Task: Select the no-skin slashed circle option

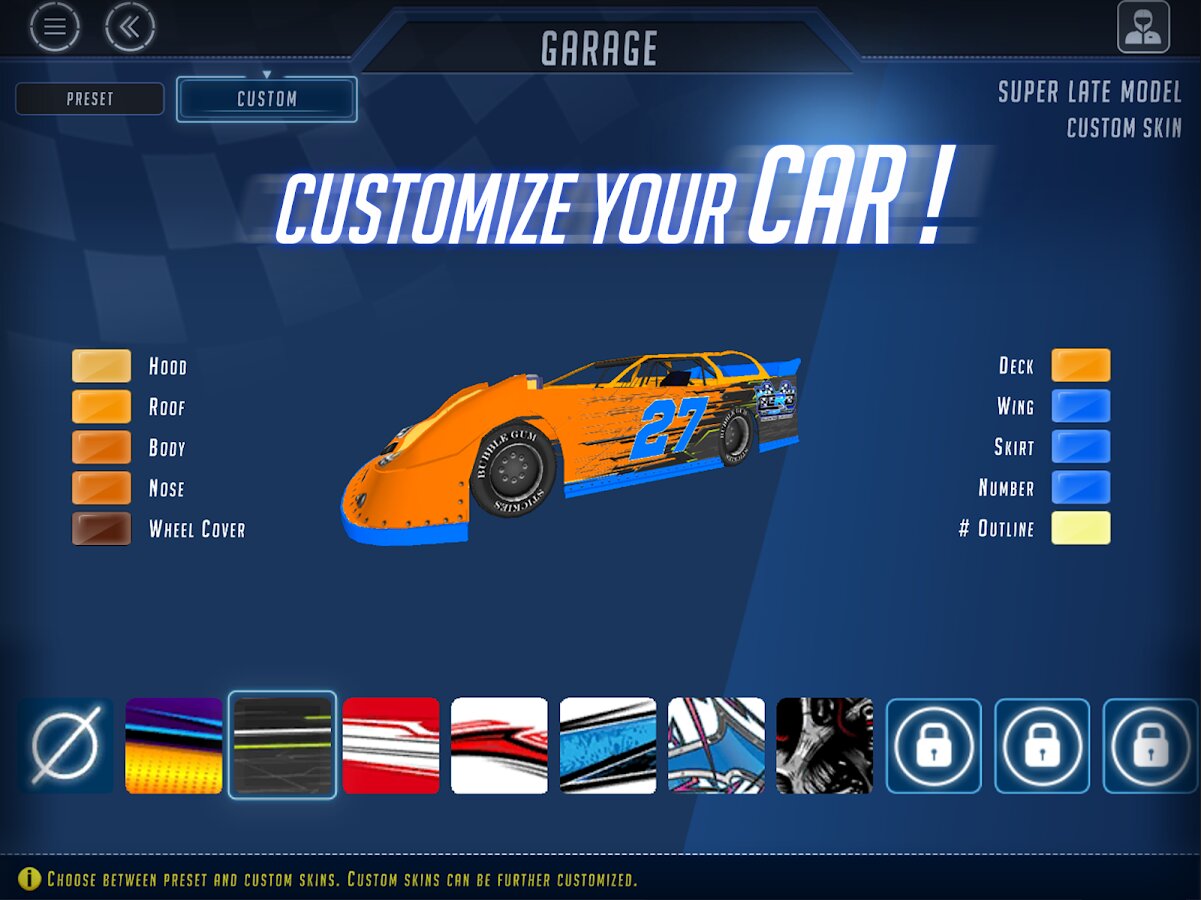Action: (66, 746)
